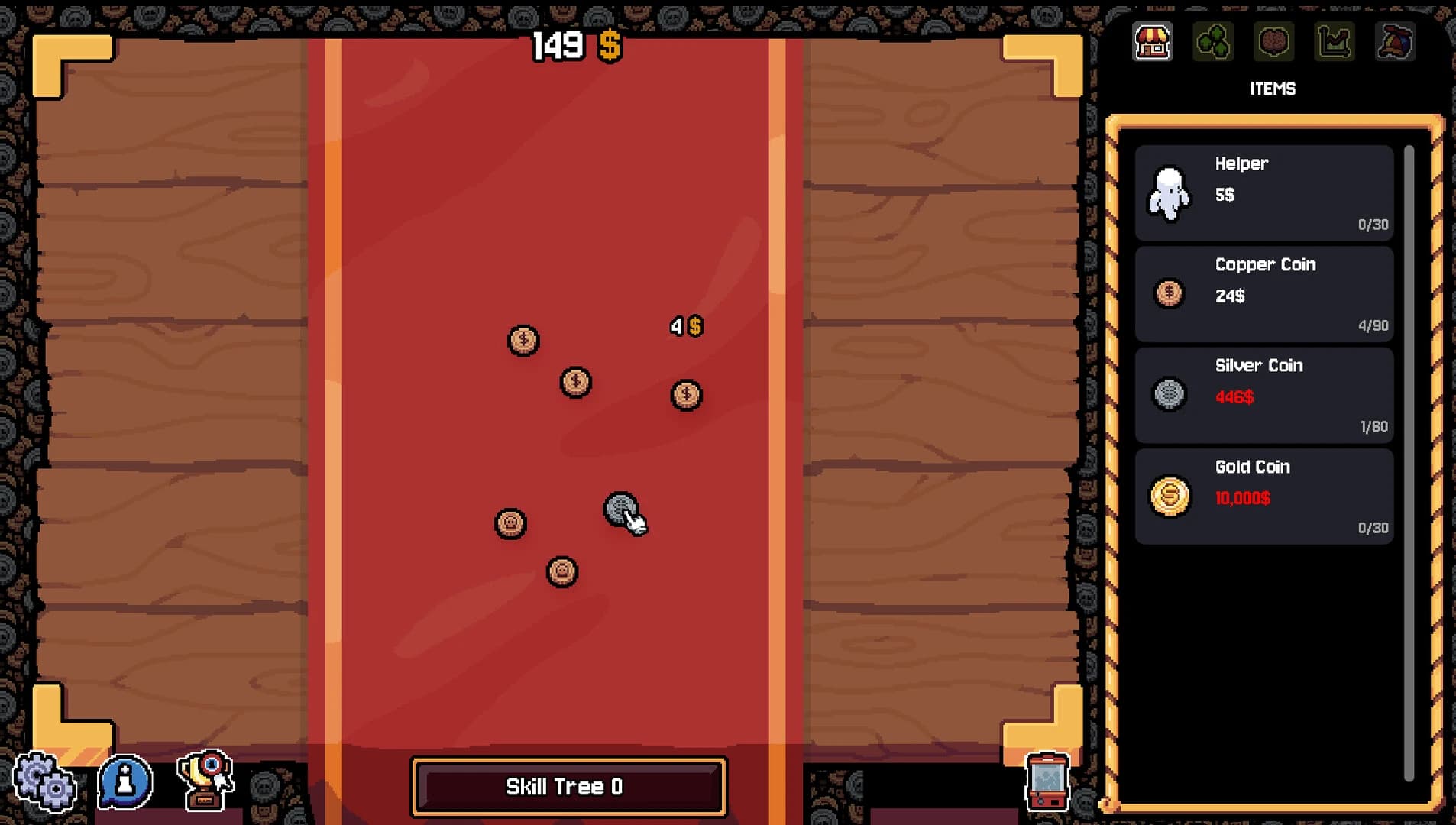Click the silver coin on the red mat

pos(621,508)
